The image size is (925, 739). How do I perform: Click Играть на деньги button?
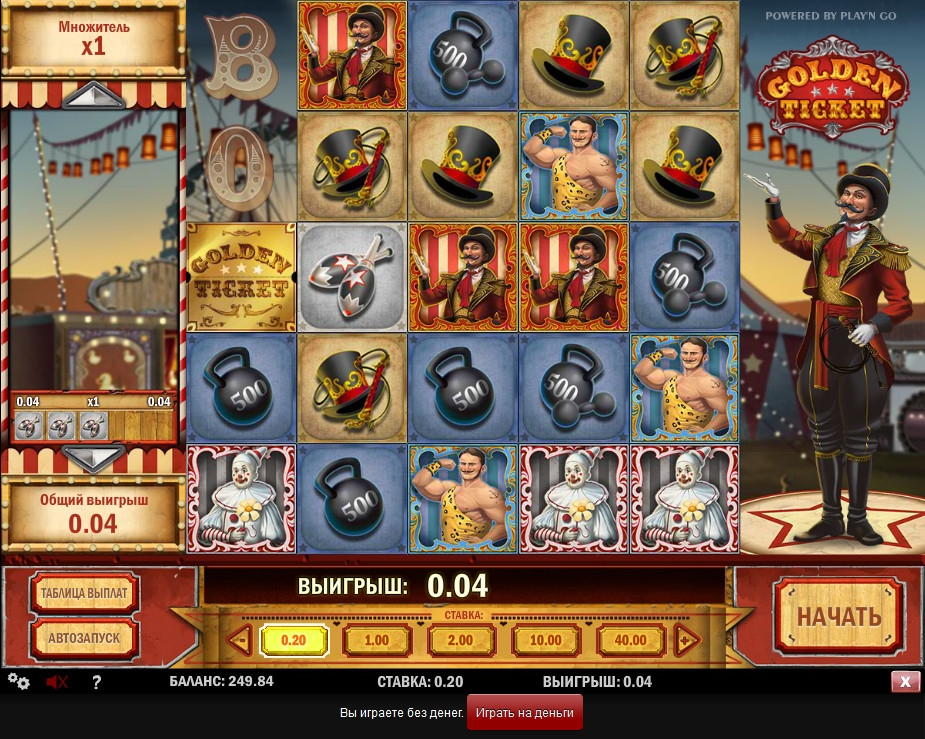[x=524, y=713]
